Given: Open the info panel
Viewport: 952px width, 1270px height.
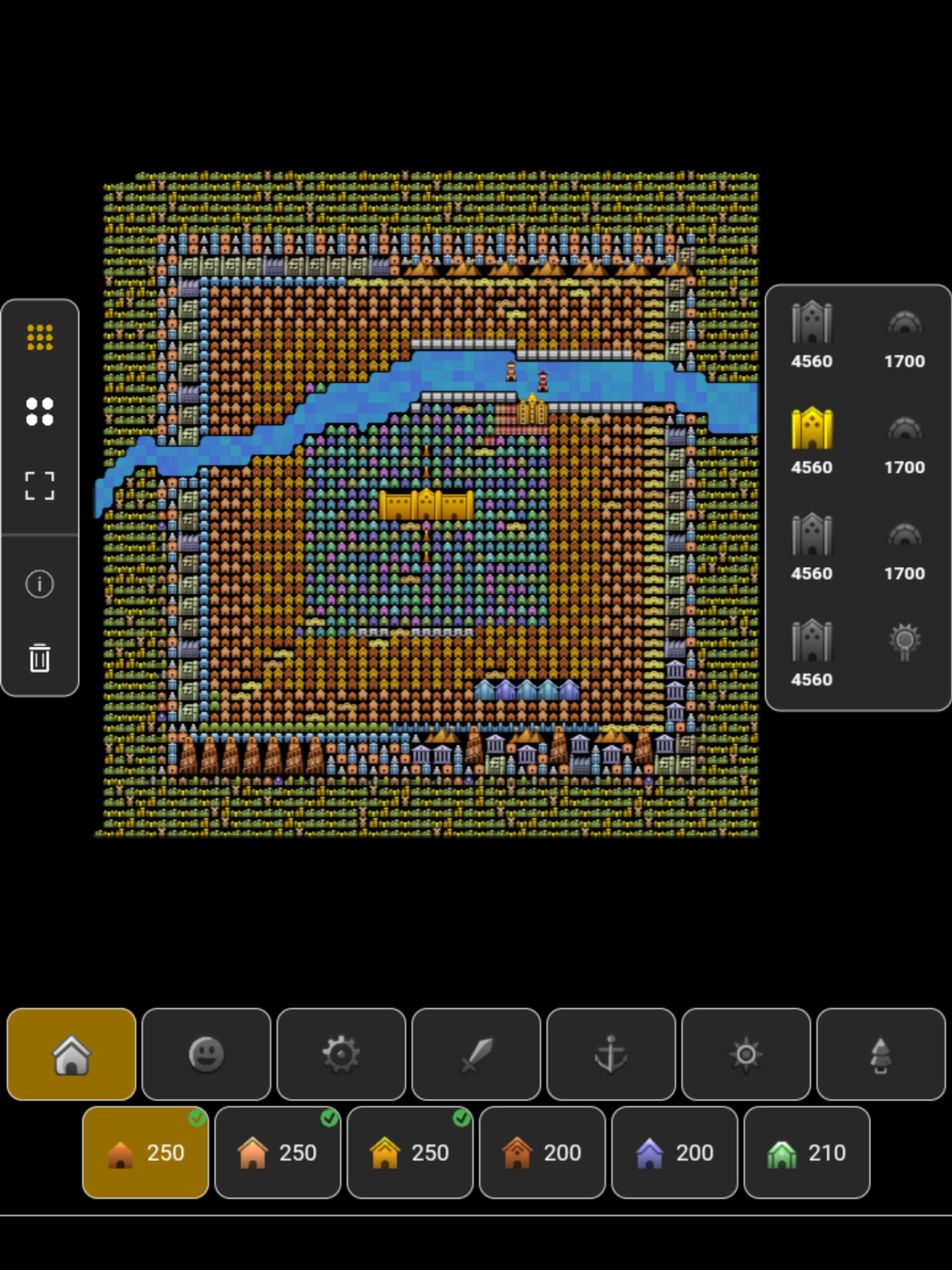Looking at the screenshot, I should 40,584.
